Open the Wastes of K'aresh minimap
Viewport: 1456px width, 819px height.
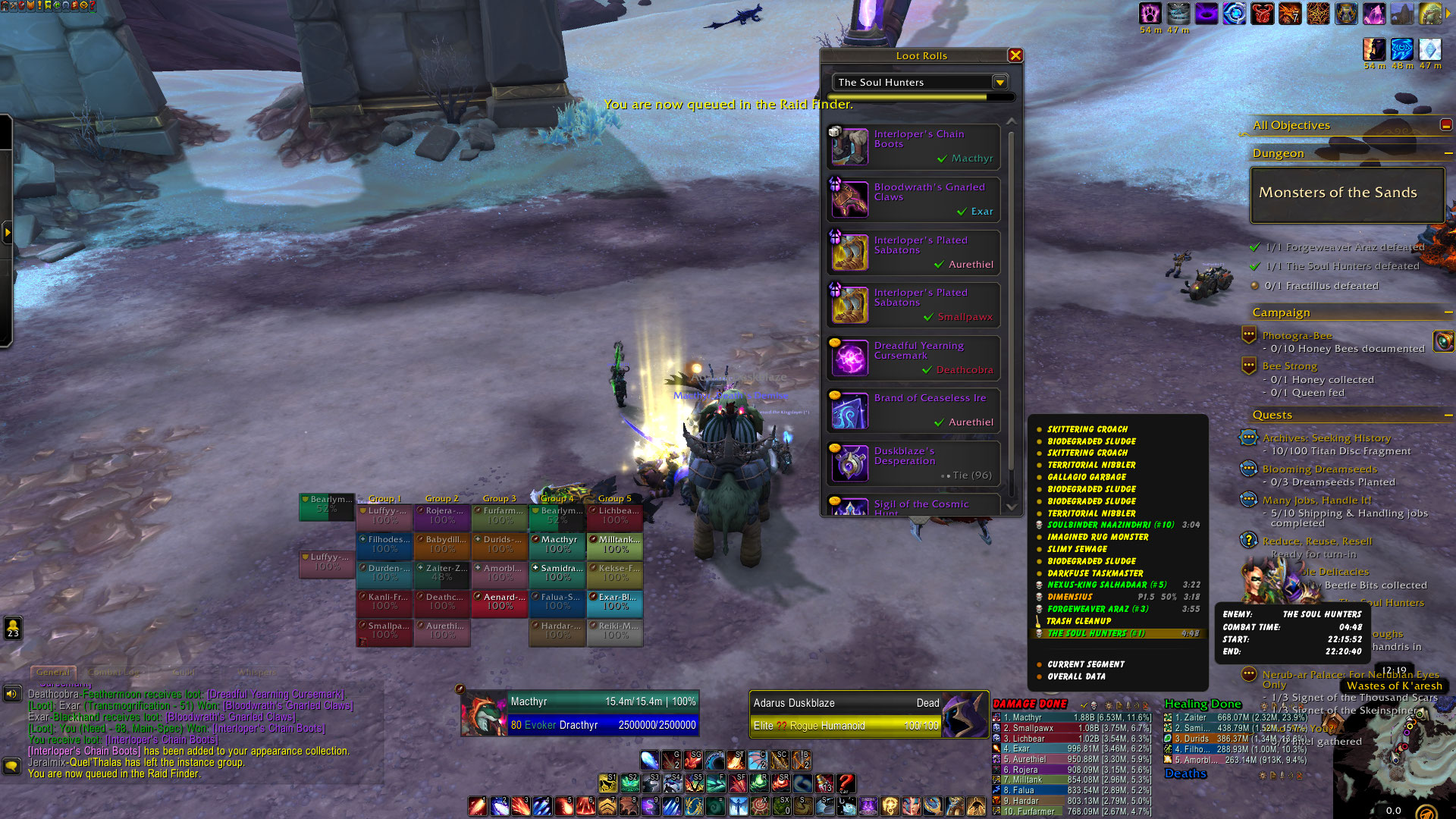tap(1395, 766)
